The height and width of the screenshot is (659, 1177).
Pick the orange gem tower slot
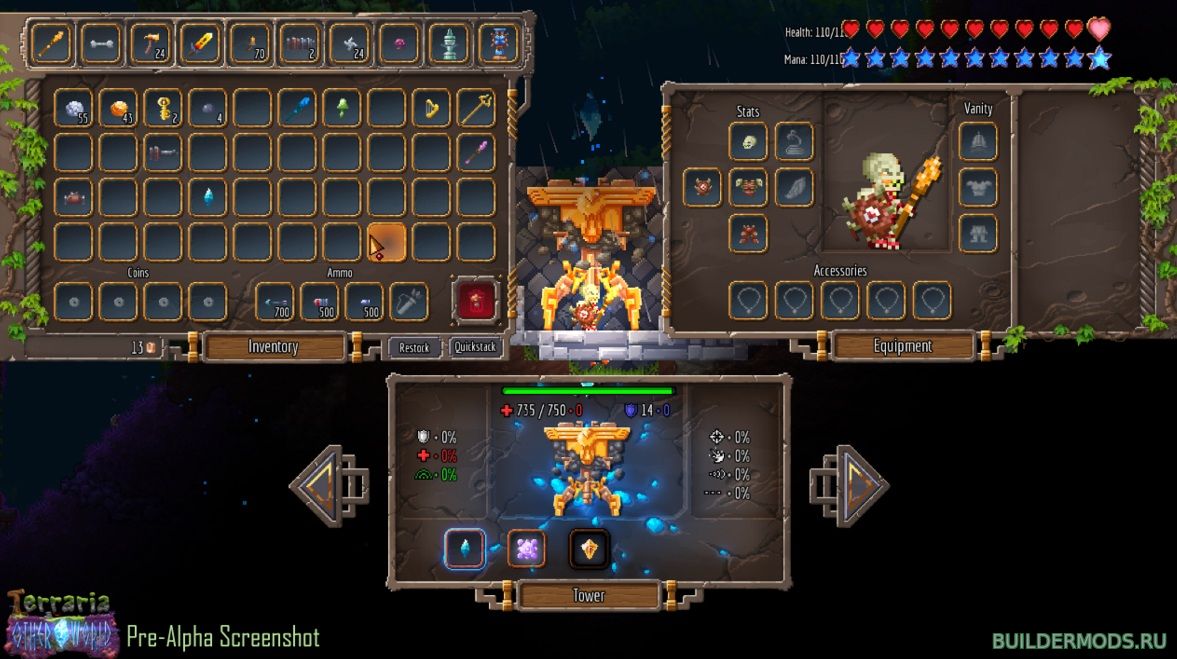589,548
